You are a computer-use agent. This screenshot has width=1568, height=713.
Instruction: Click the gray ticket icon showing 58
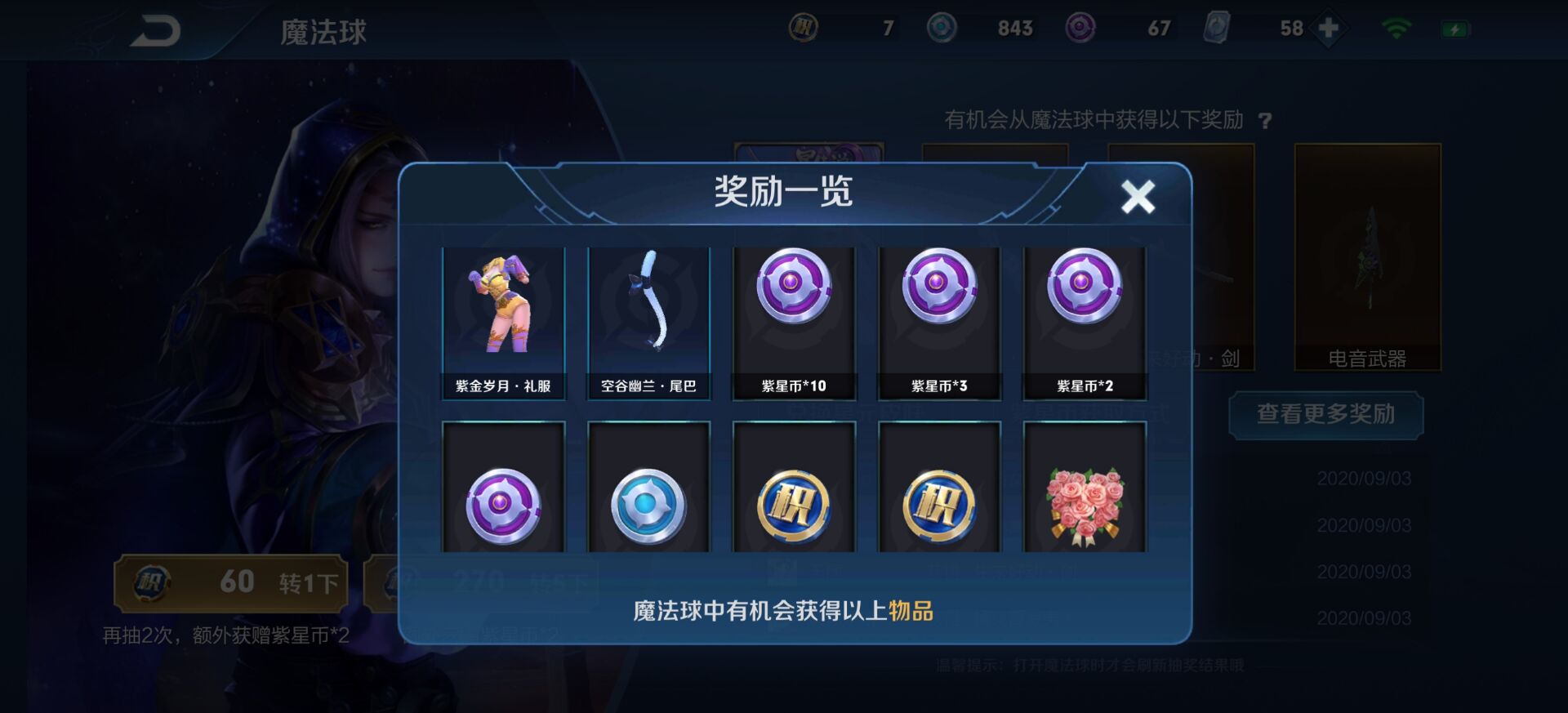tap(1217, 27)
